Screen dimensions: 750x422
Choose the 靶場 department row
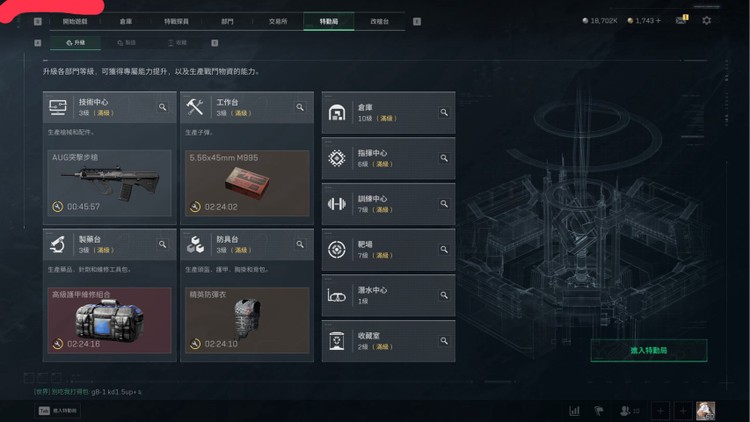coord(388,249)
